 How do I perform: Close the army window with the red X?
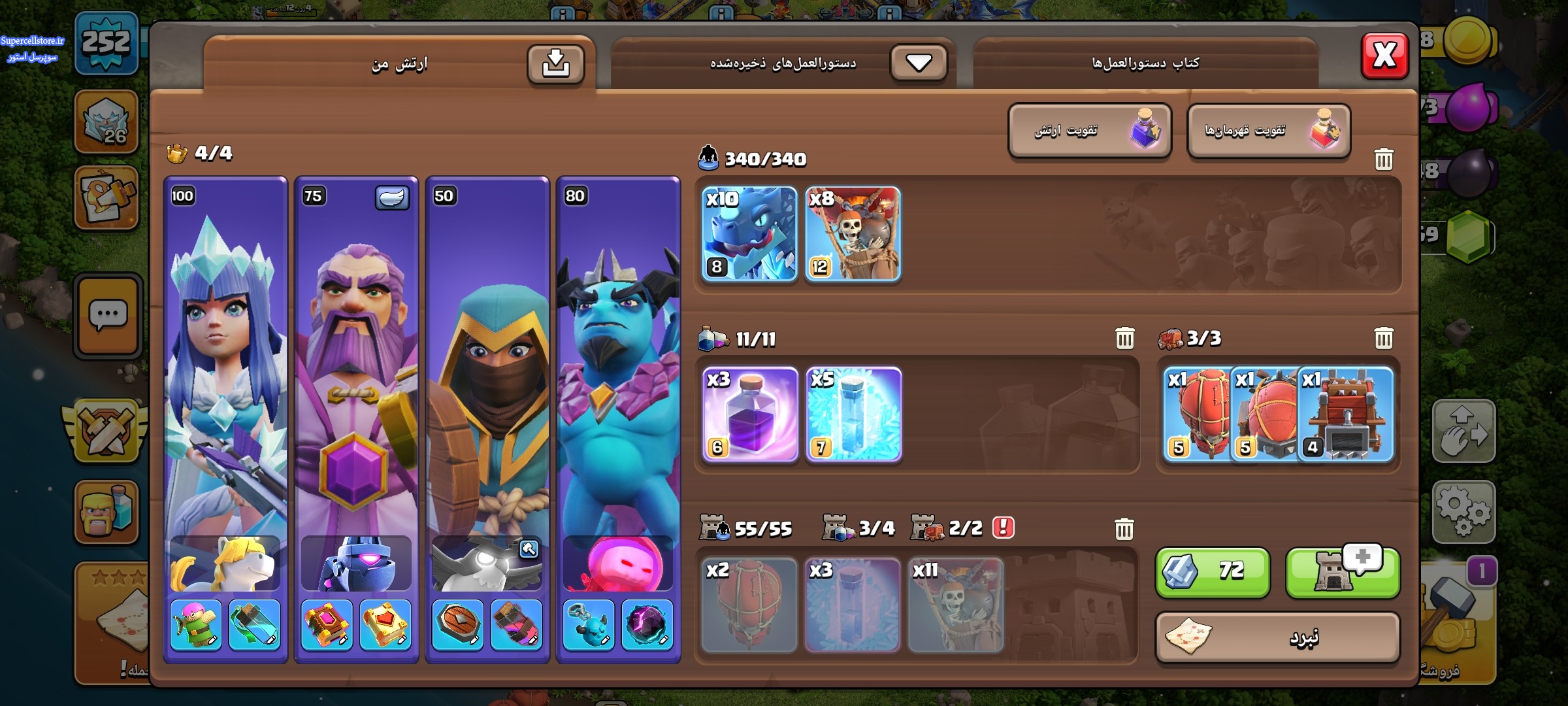click(x=1384, y=55)
